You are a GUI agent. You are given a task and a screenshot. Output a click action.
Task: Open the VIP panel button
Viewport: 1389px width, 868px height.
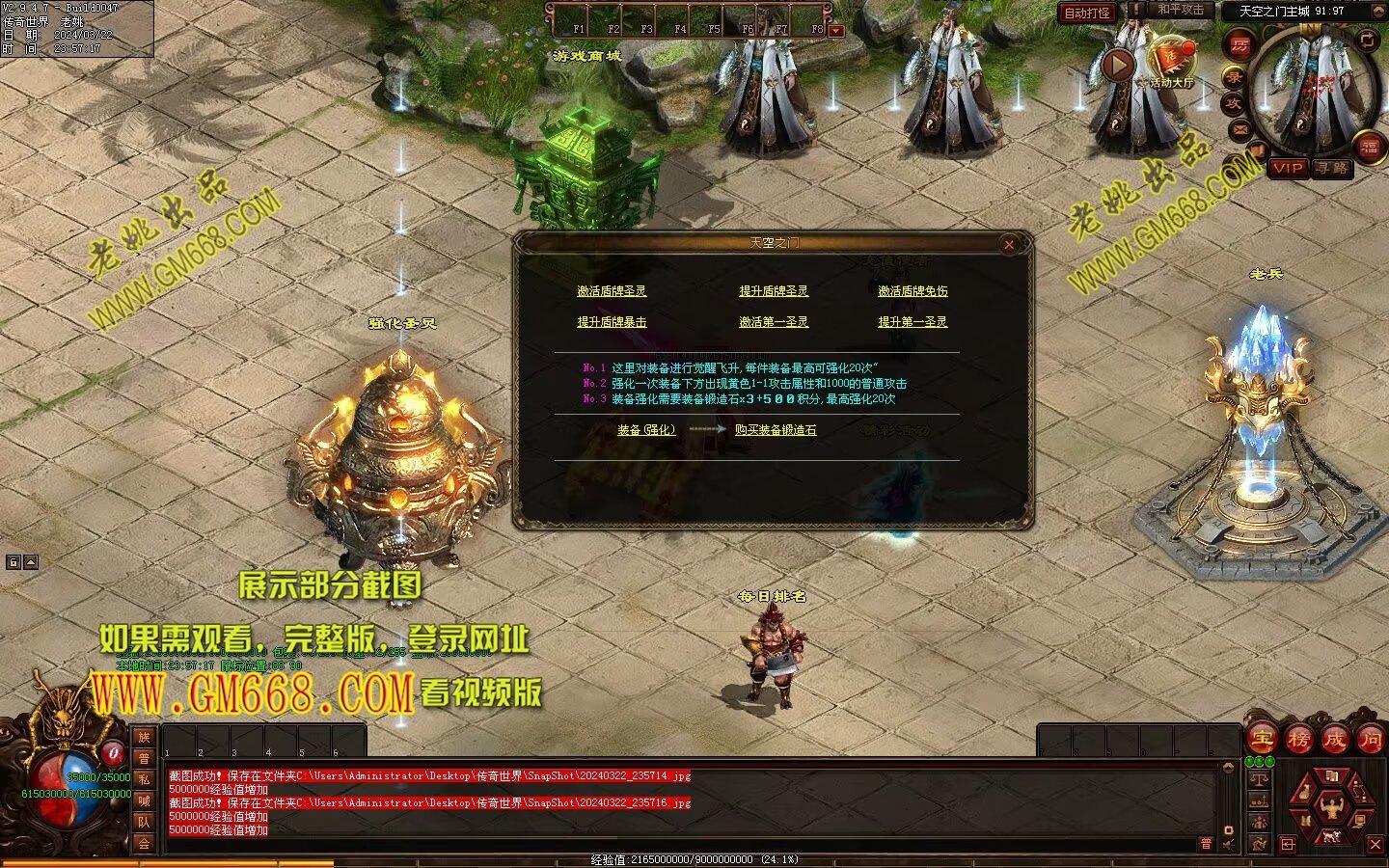tap(1287, 168)
